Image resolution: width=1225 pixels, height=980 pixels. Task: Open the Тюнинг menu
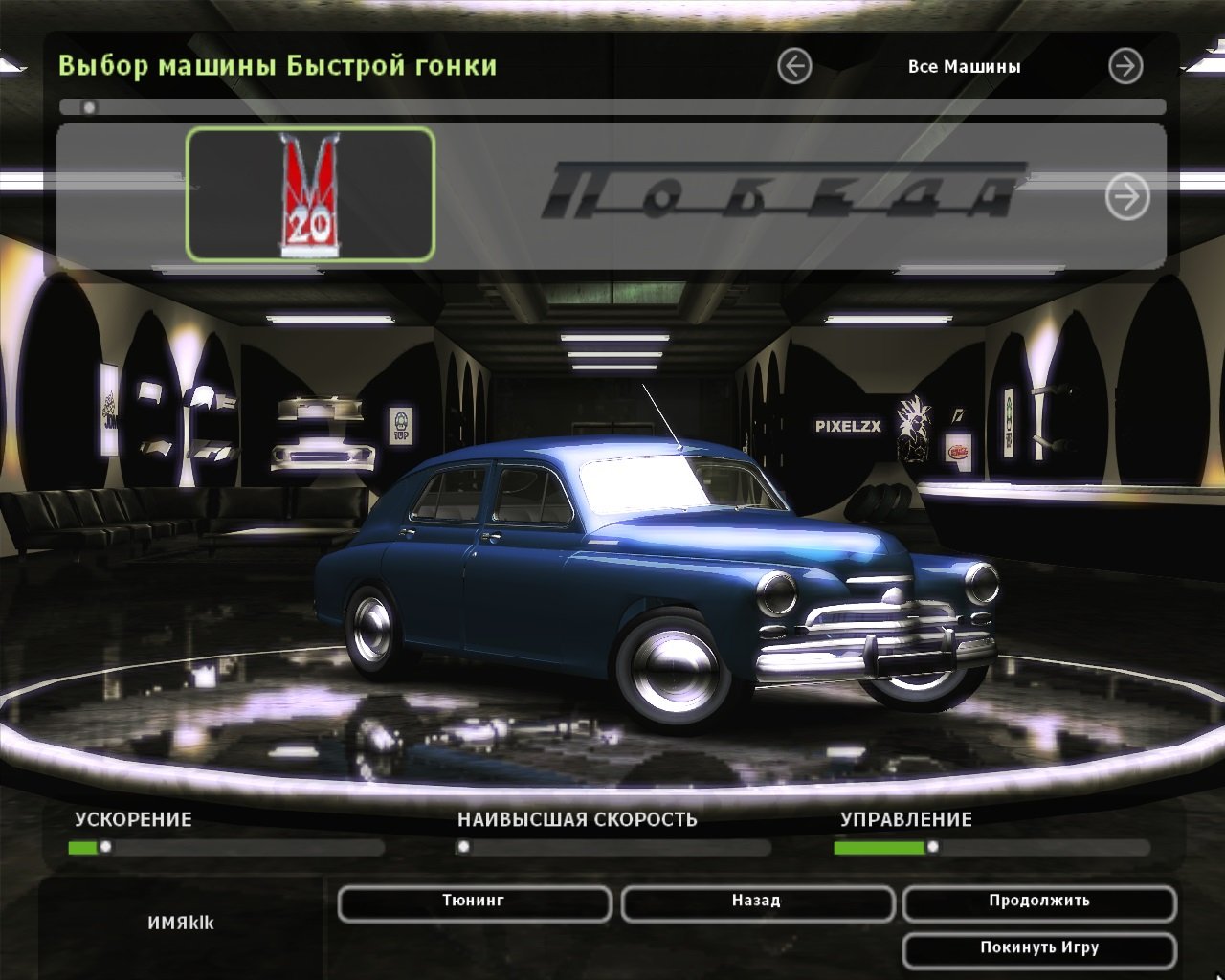click(474, 902)
